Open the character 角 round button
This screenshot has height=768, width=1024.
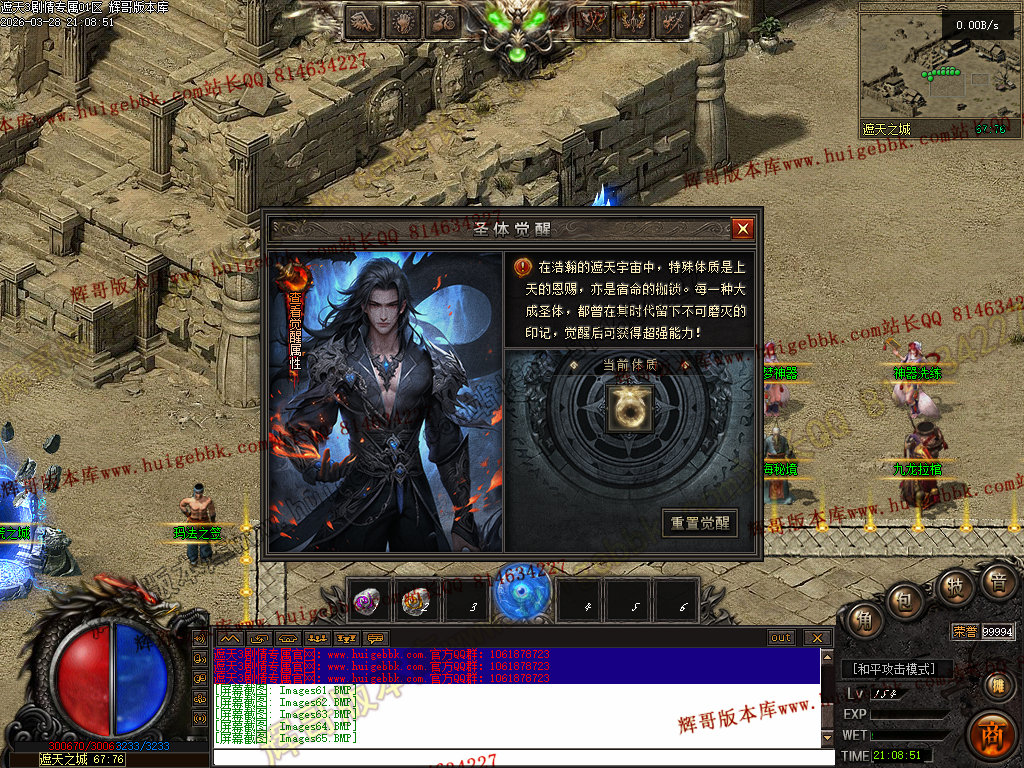tap(863, 621)
